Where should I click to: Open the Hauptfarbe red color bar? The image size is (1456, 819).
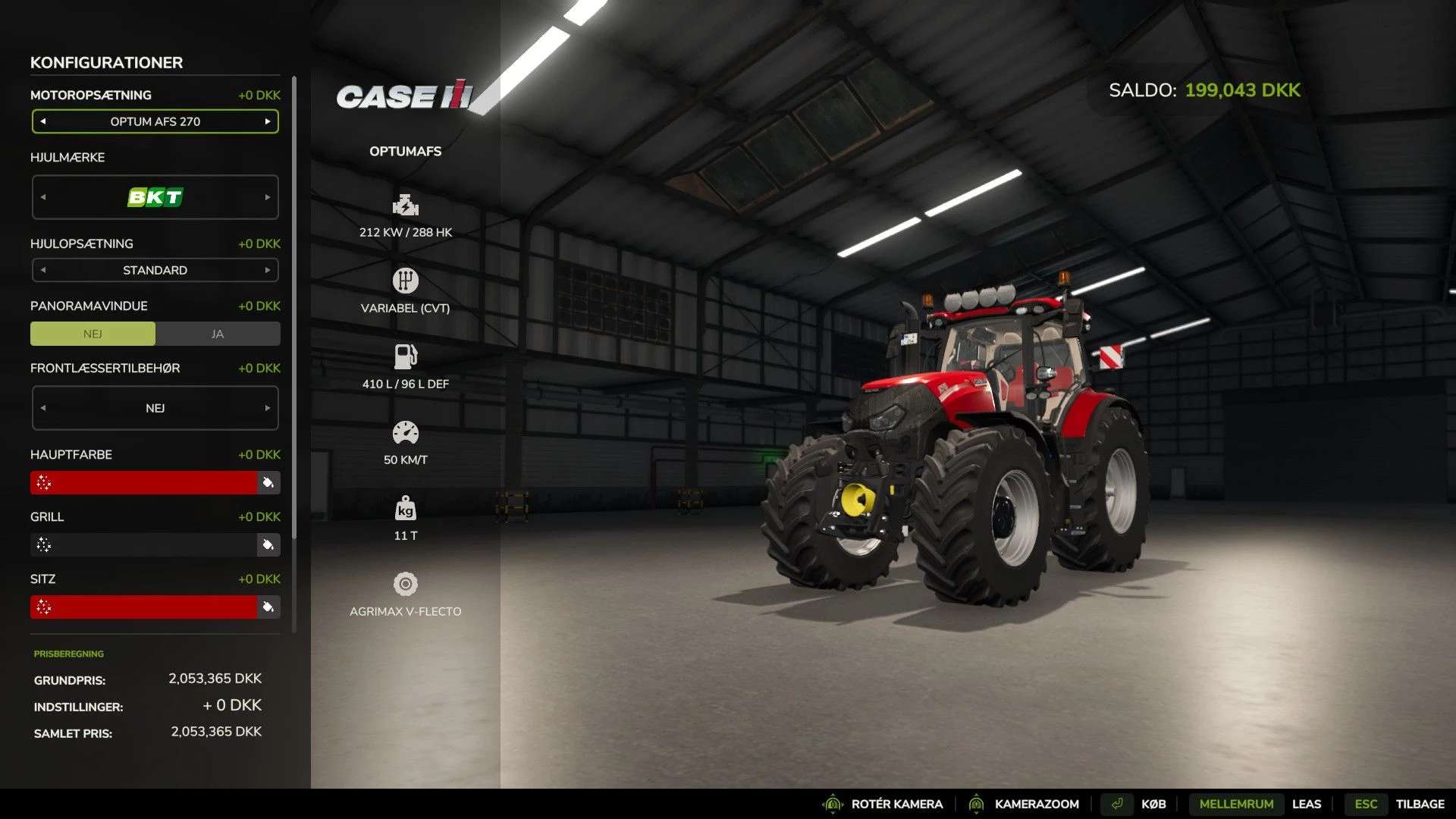tap(144, 482)
